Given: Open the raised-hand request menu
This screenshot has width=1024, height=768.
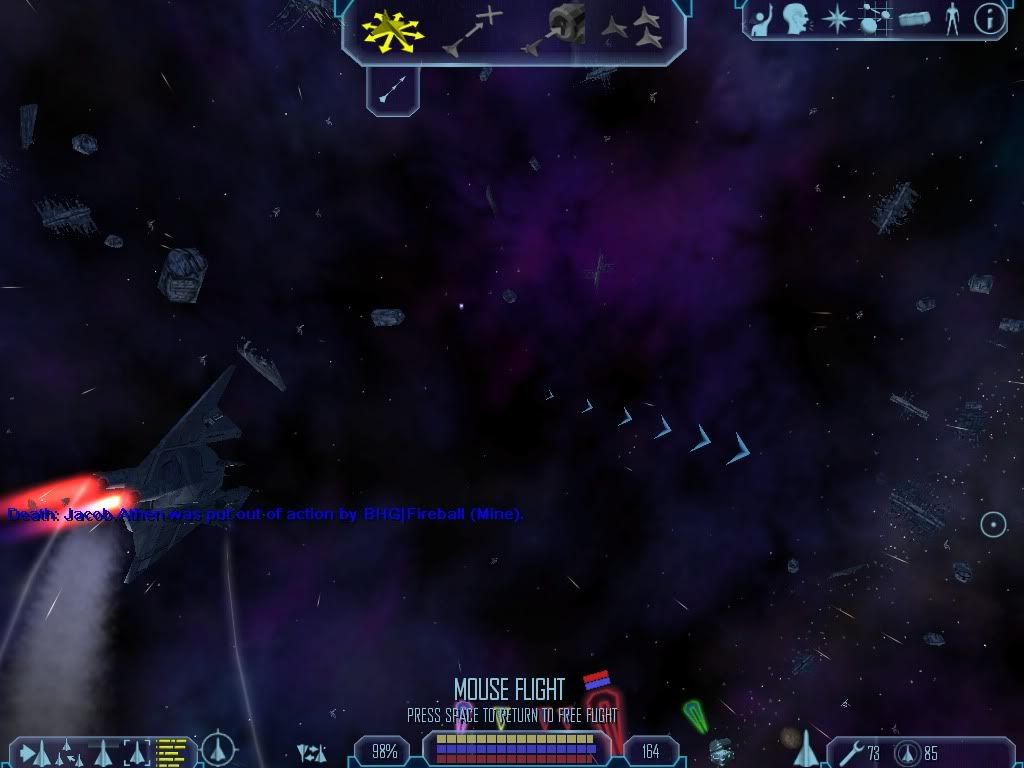Looking at the screenshot, I should coord(761,19).
